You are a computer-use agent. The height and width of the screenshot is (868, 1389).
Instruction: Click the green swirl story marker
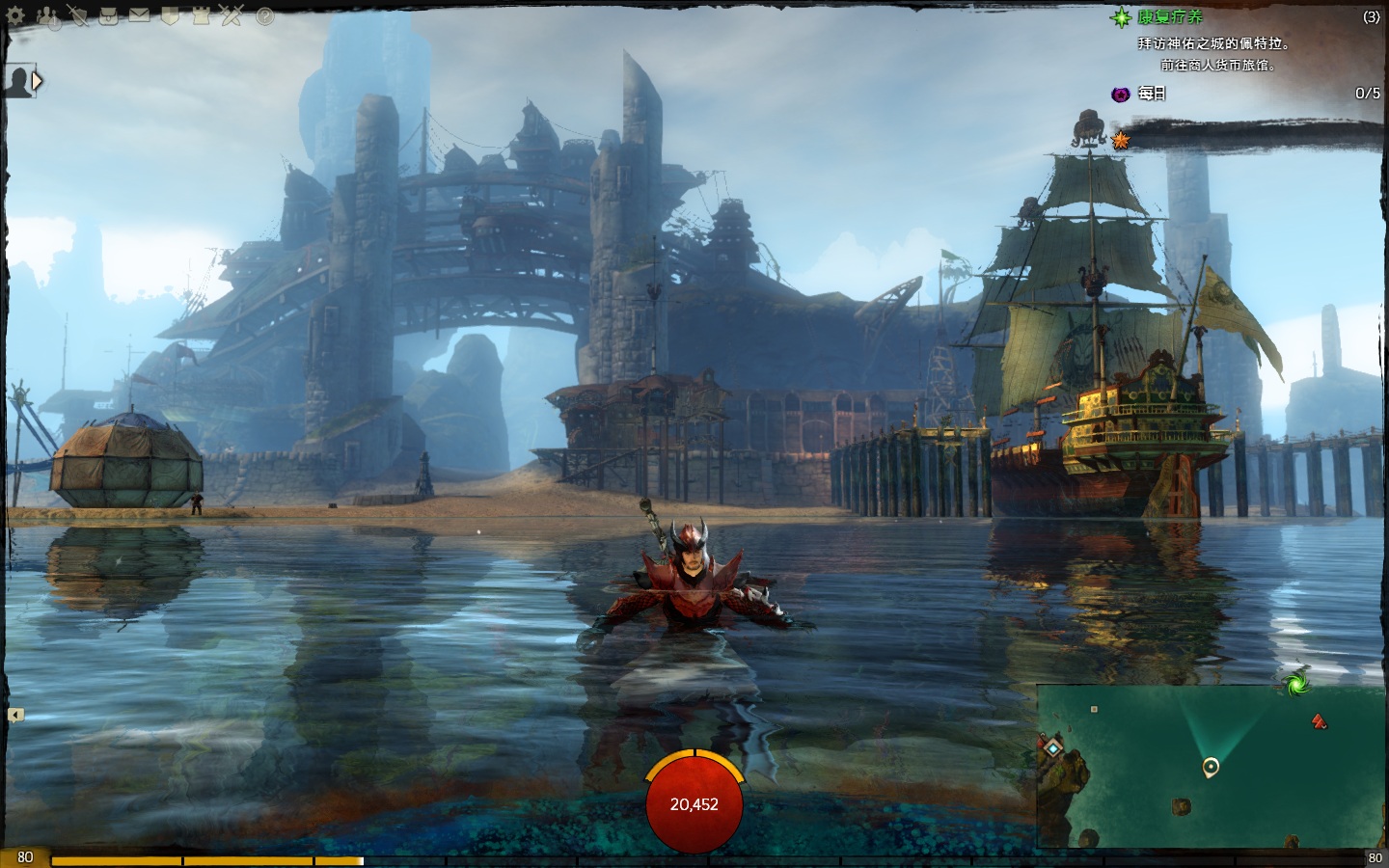(1296, 682)
